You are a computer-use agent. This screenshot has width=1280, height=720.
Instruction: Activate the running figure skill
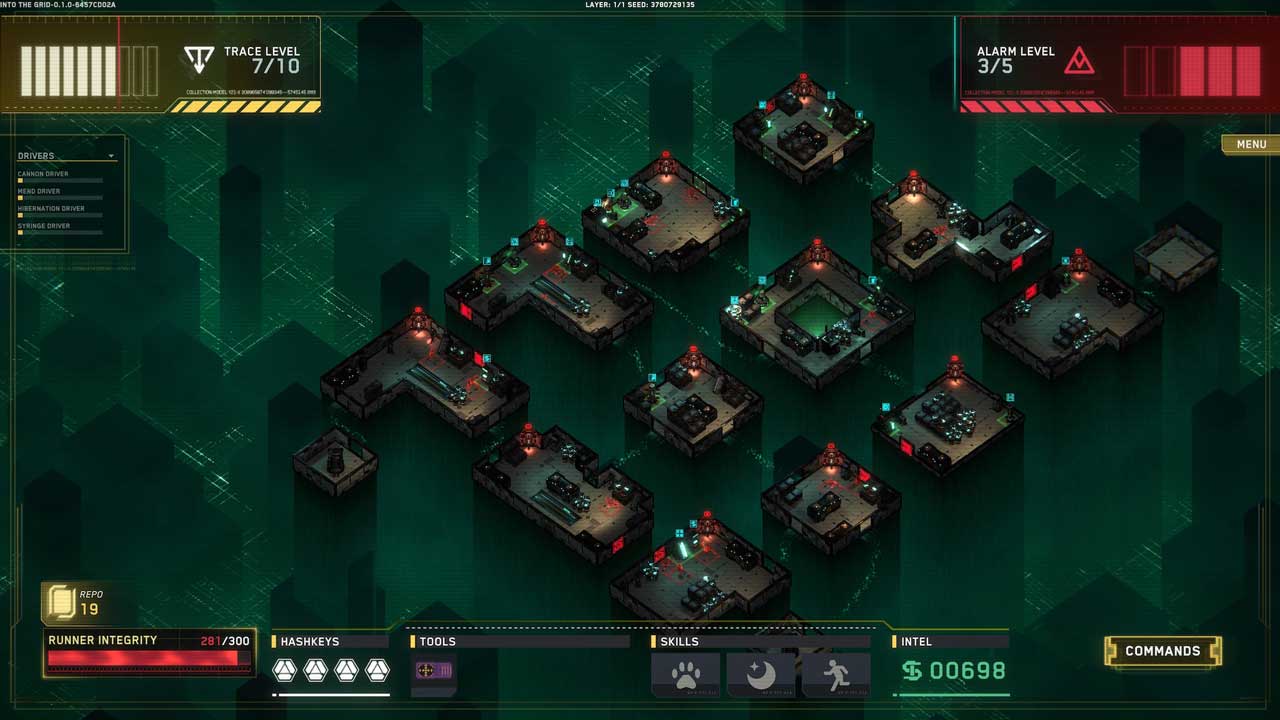point(836,674)
